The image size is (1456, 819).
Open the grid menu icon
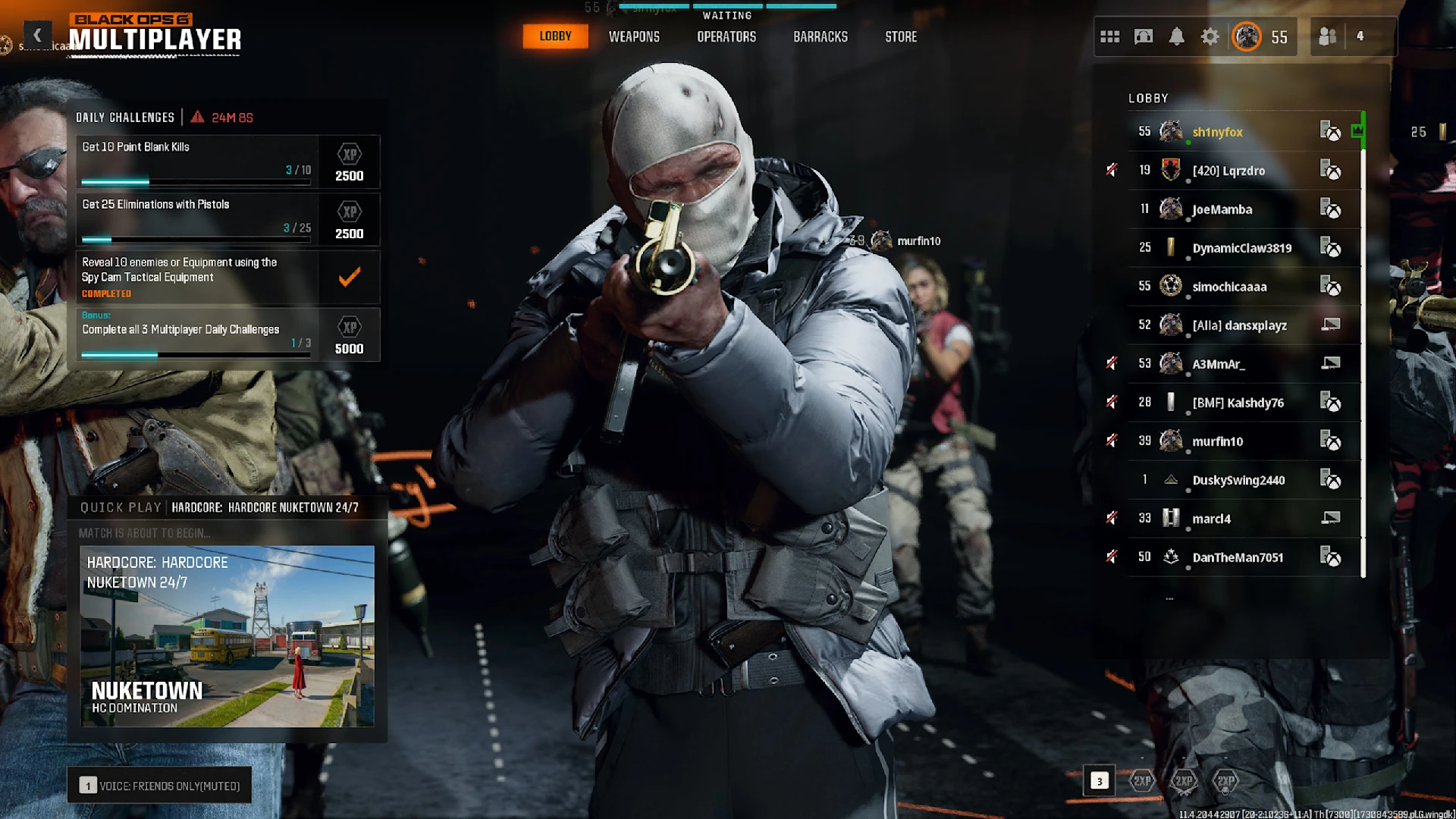[x=1109, y=36]
